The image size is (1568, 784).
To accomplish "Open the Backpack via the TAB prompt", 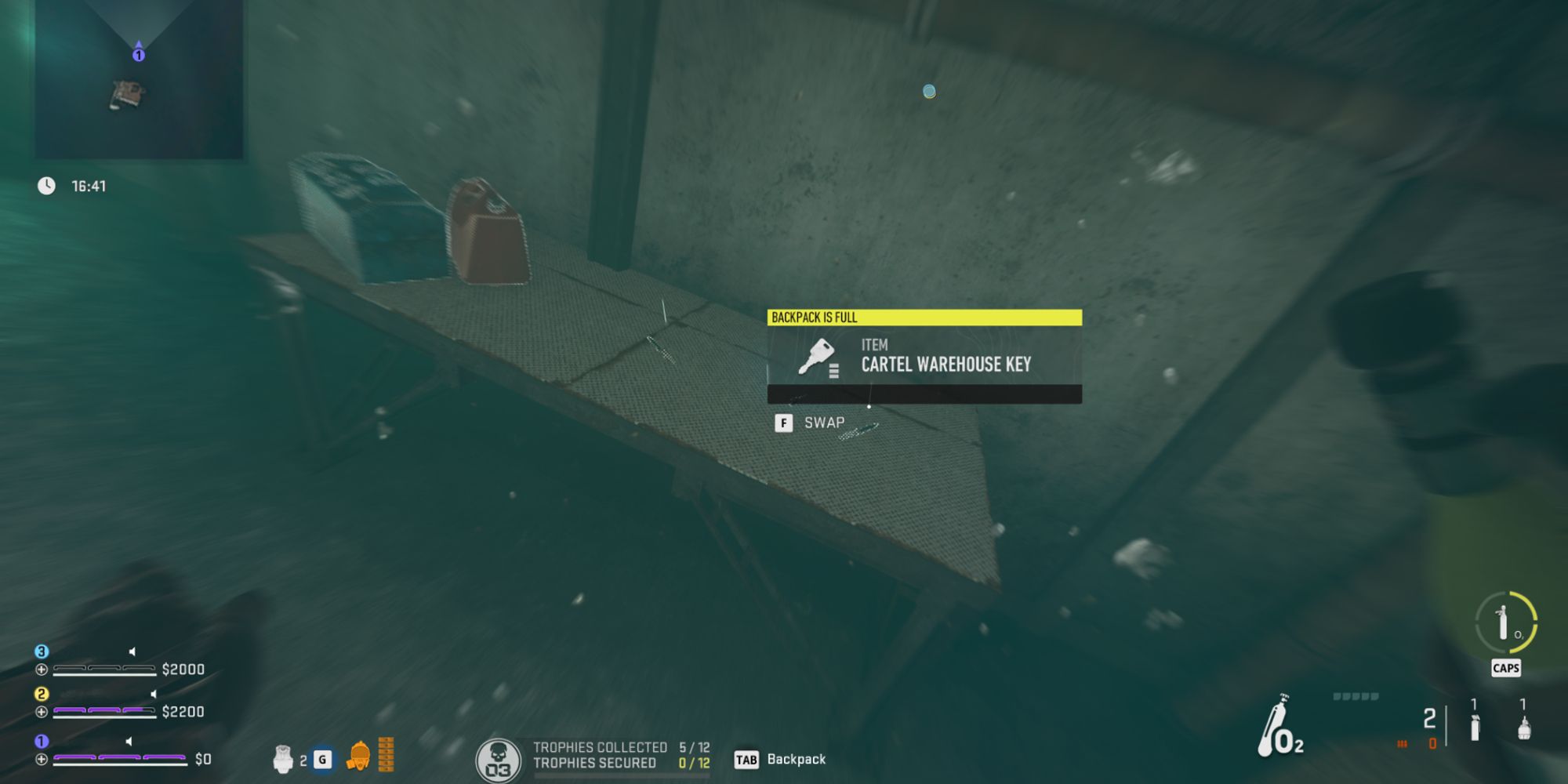I will point(747,759).
